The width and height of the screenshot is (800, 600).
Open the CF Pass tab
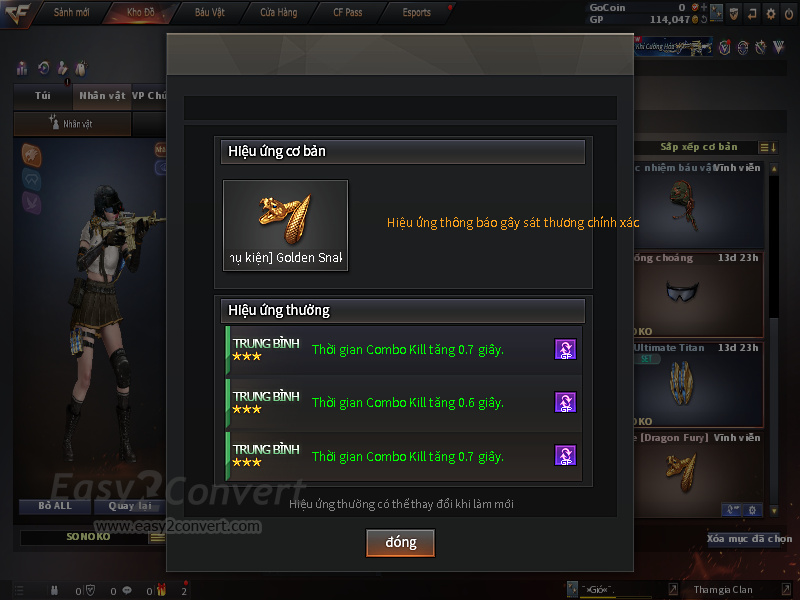point(347,12)
